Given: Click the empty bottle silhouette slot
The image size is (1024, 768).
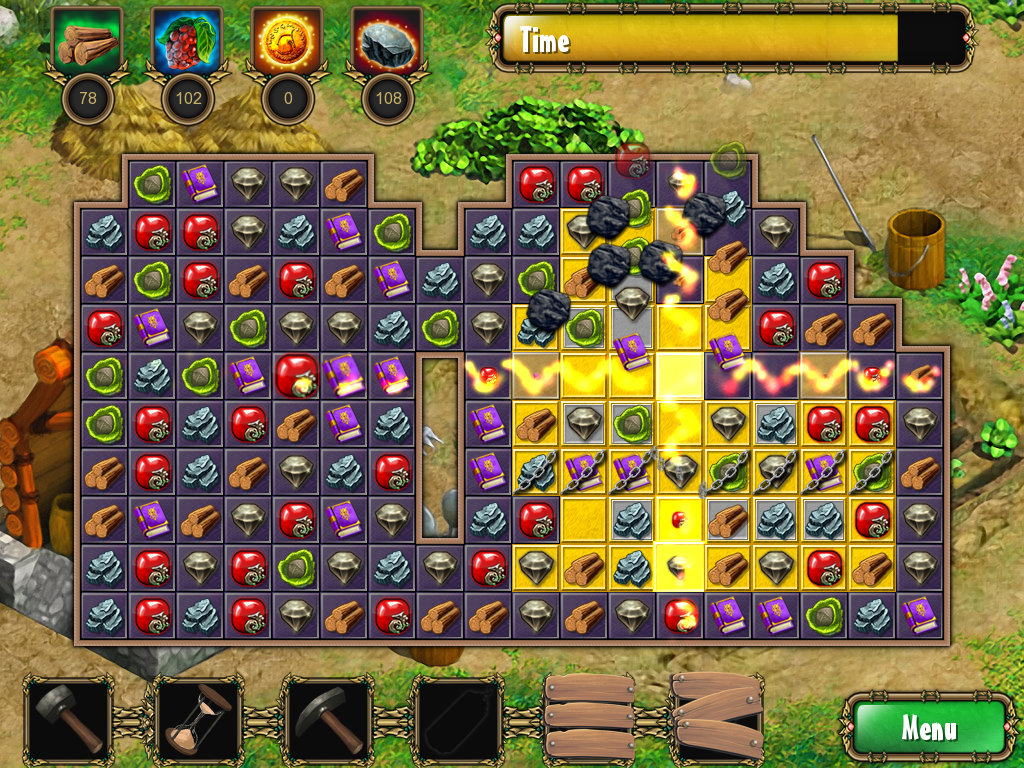Looking at the screenshot, I should (457, 720).
